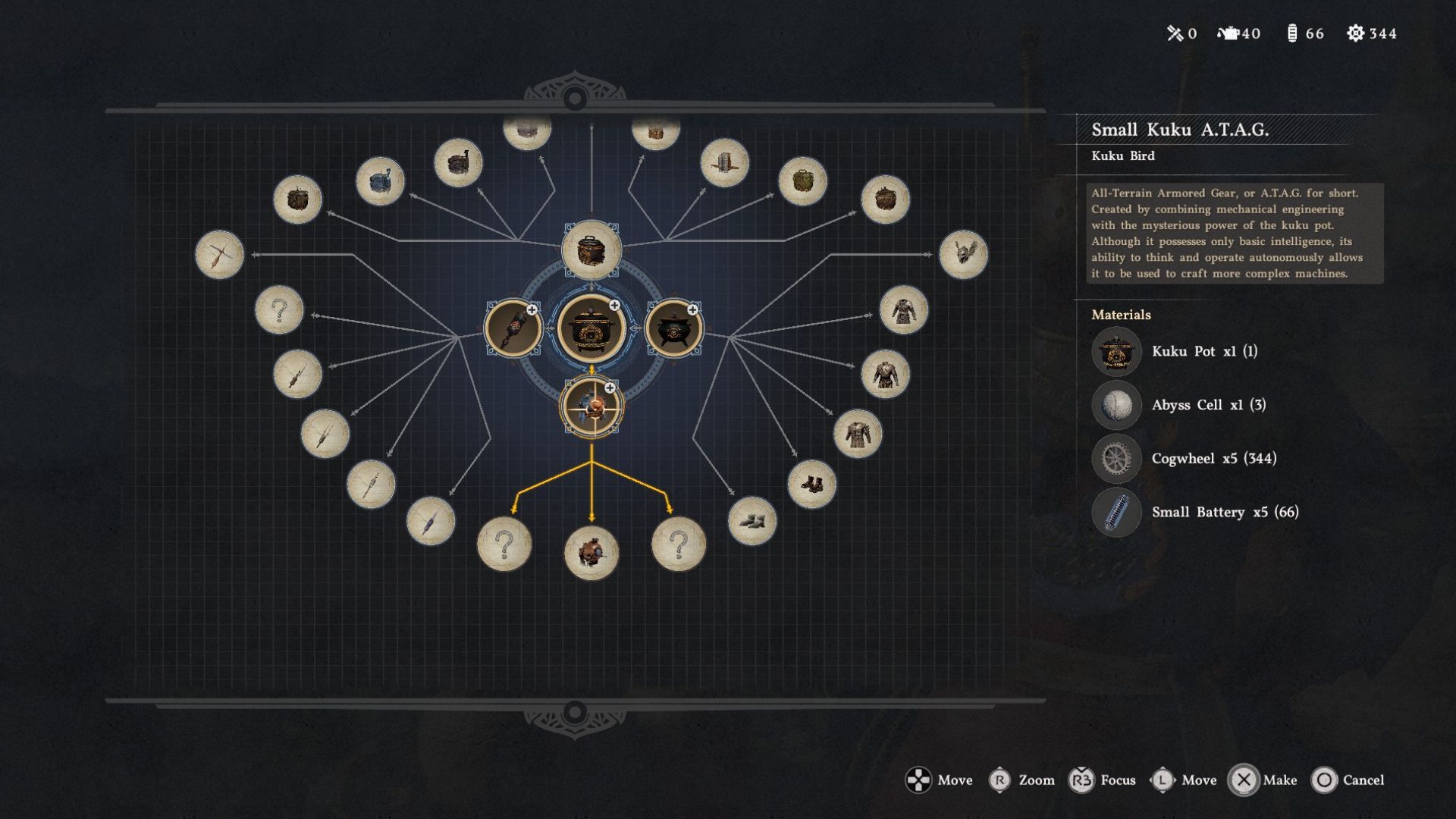Click the Abyss Cell material entry
This screenshot has width=1456, height=819.
click(1208, 405)
